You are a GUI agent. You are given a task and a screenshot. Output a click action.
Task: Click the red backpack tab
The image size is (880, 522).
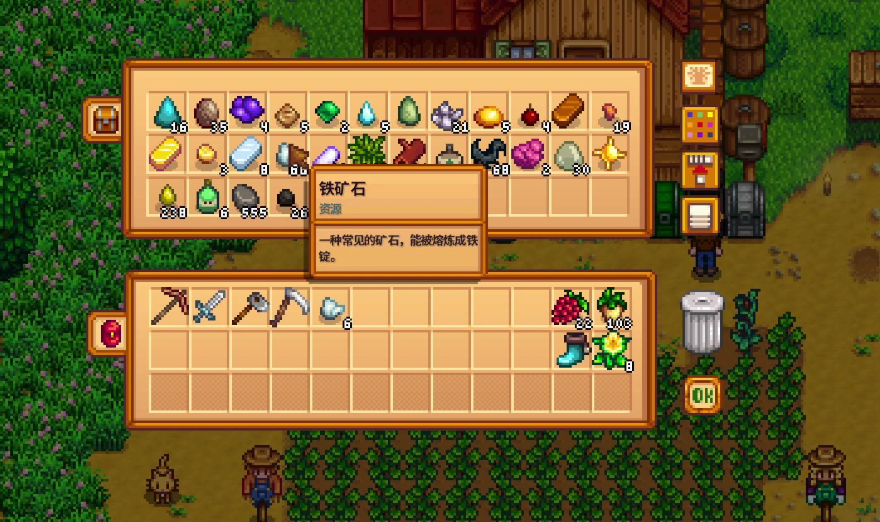pos(109,334)
